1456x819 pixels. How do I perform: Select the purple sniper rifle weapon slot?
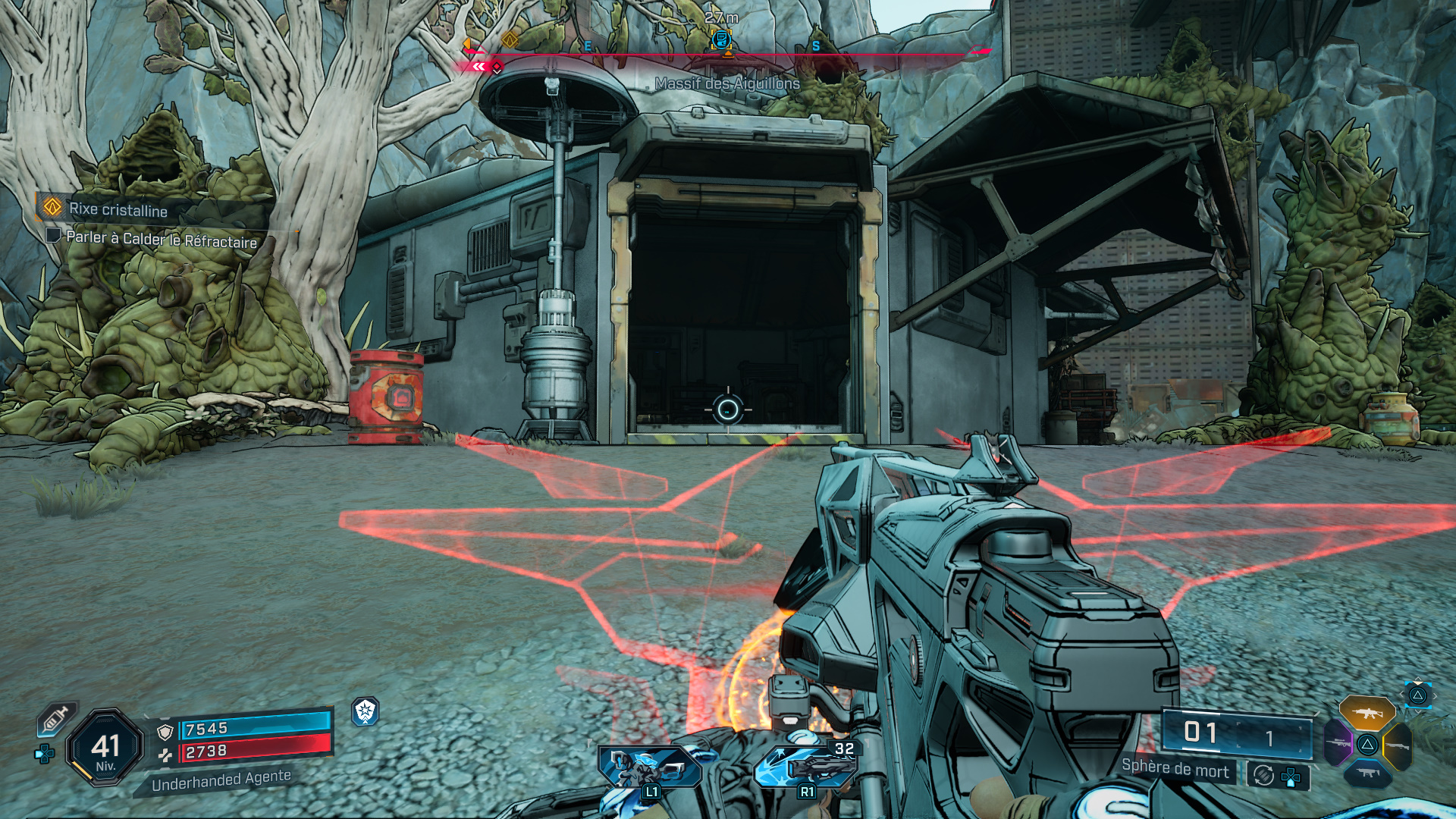click(x=1338, y=743)
